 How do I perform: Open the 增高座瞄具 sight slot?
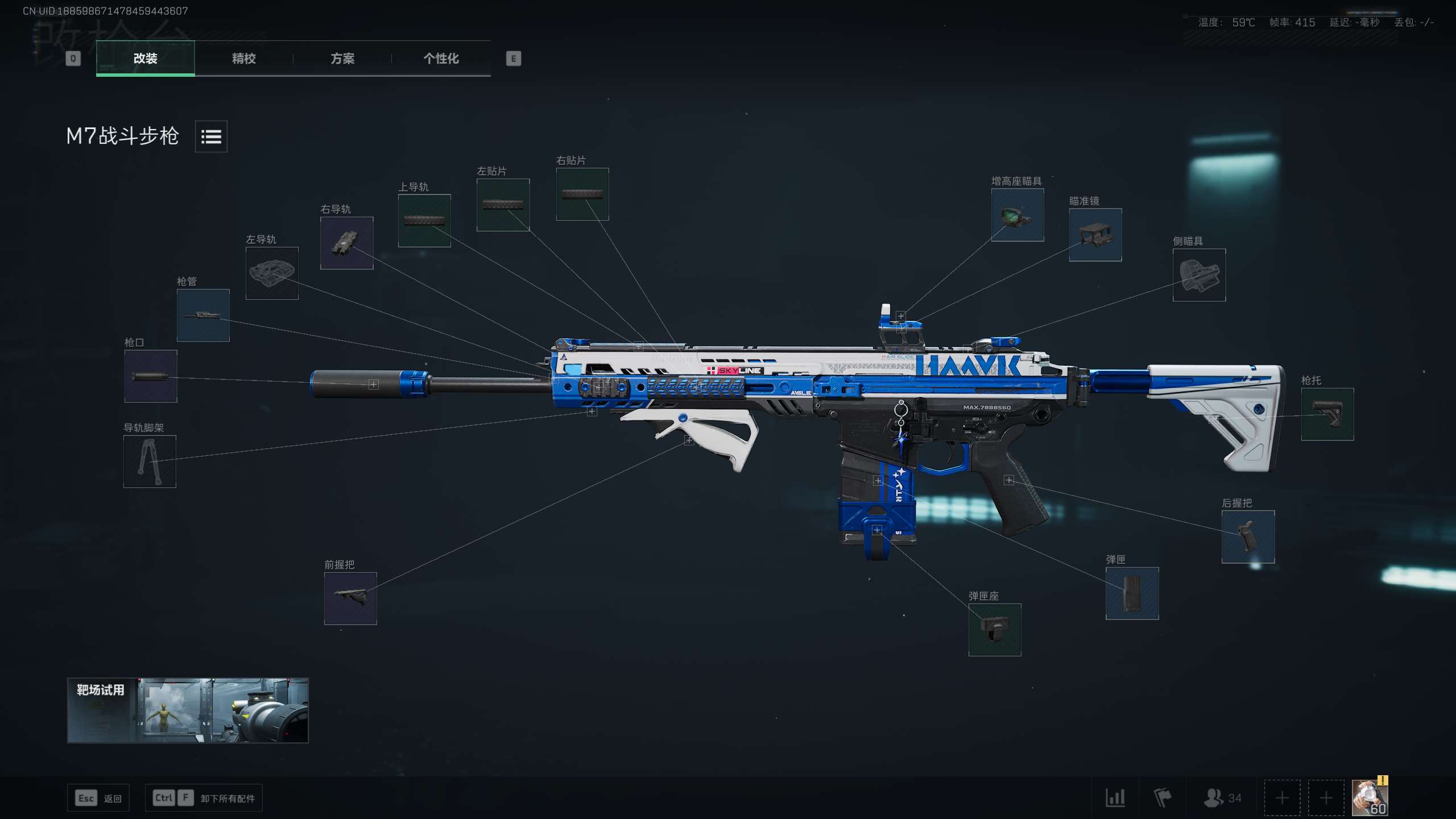point(1017,215)
